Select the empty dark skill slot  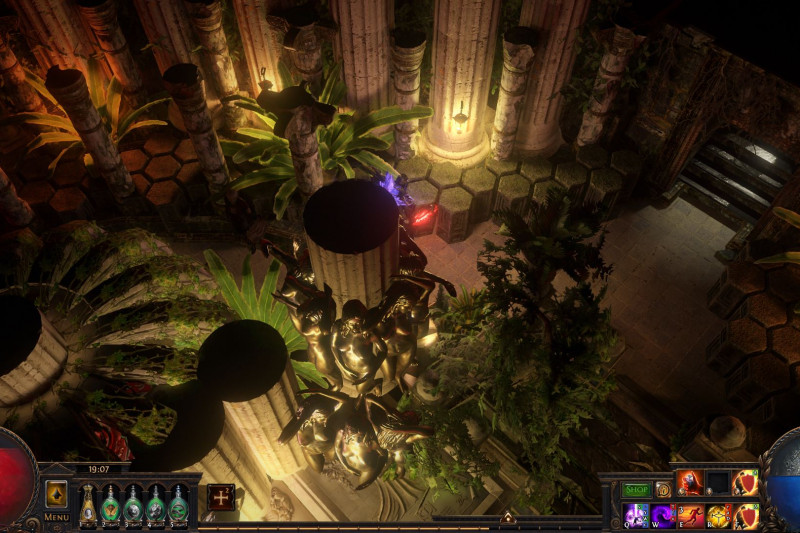tap(718, 483)
